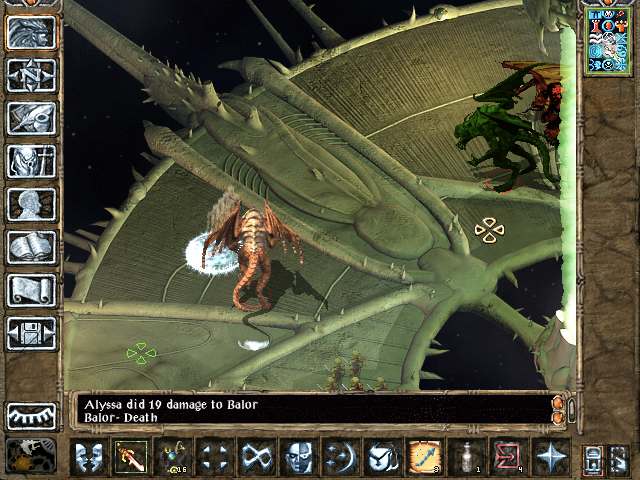The image size is (640, 480).
Task: Select the flaming sword weapon slot
Action: pyautogui.click(x=130, y=457)
